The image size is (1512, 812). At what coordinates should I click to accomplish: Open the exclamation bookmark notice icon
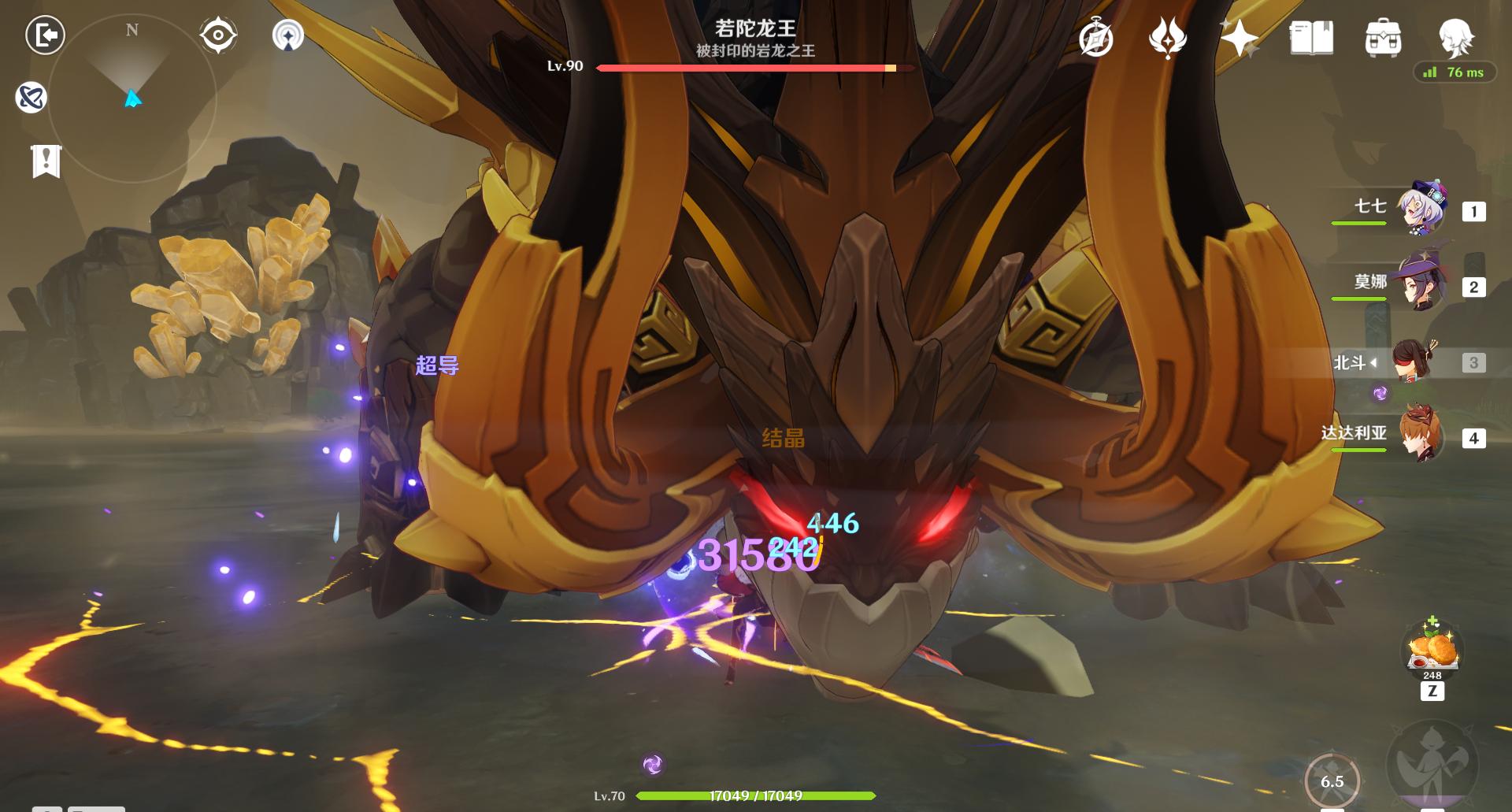(x=46, y=161)
